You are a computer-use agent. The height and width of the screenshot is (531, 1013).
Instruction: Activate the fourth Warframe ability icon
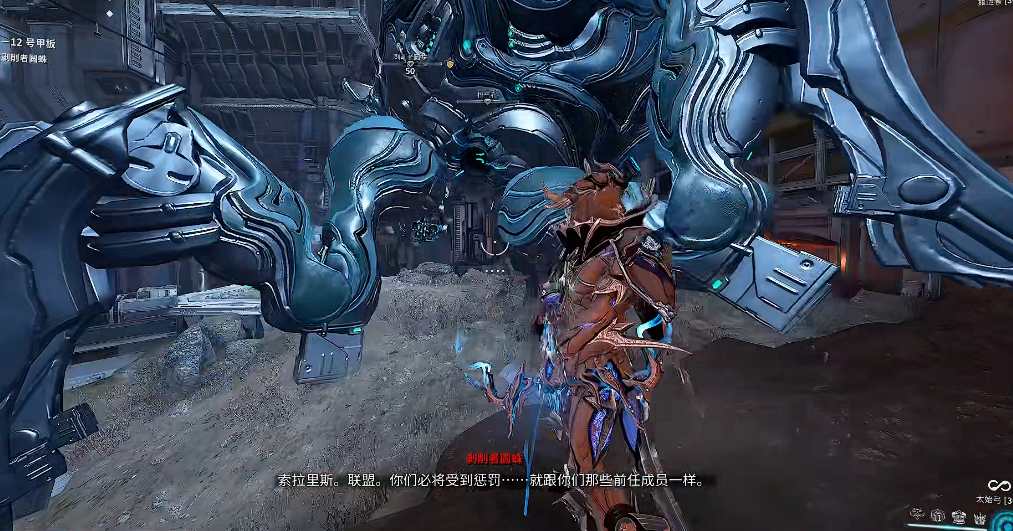[x=980, y=519]
